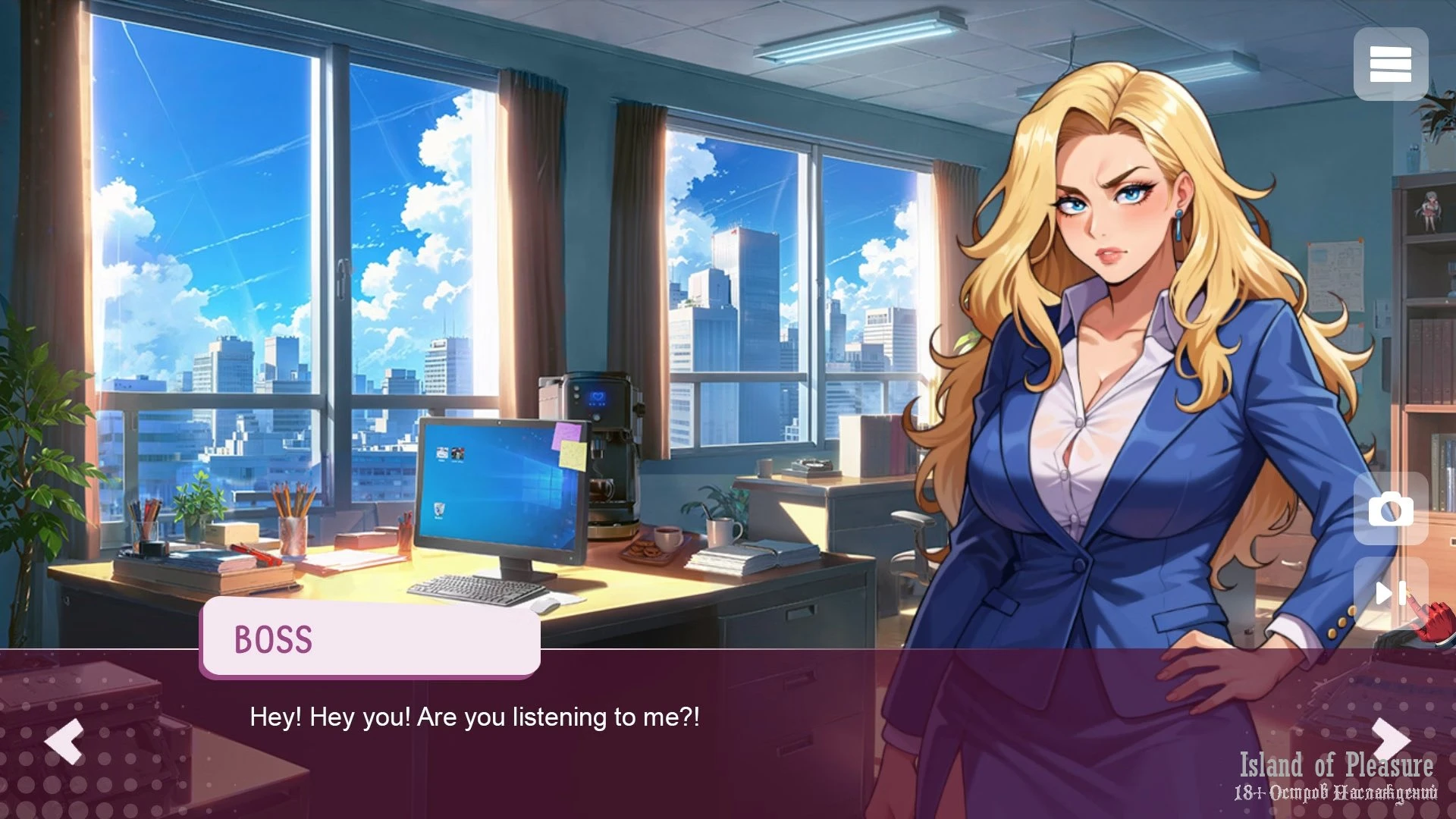Skip dialogue with the fast-forward button
1456x819 pixels.
(x=1390, y=593)
